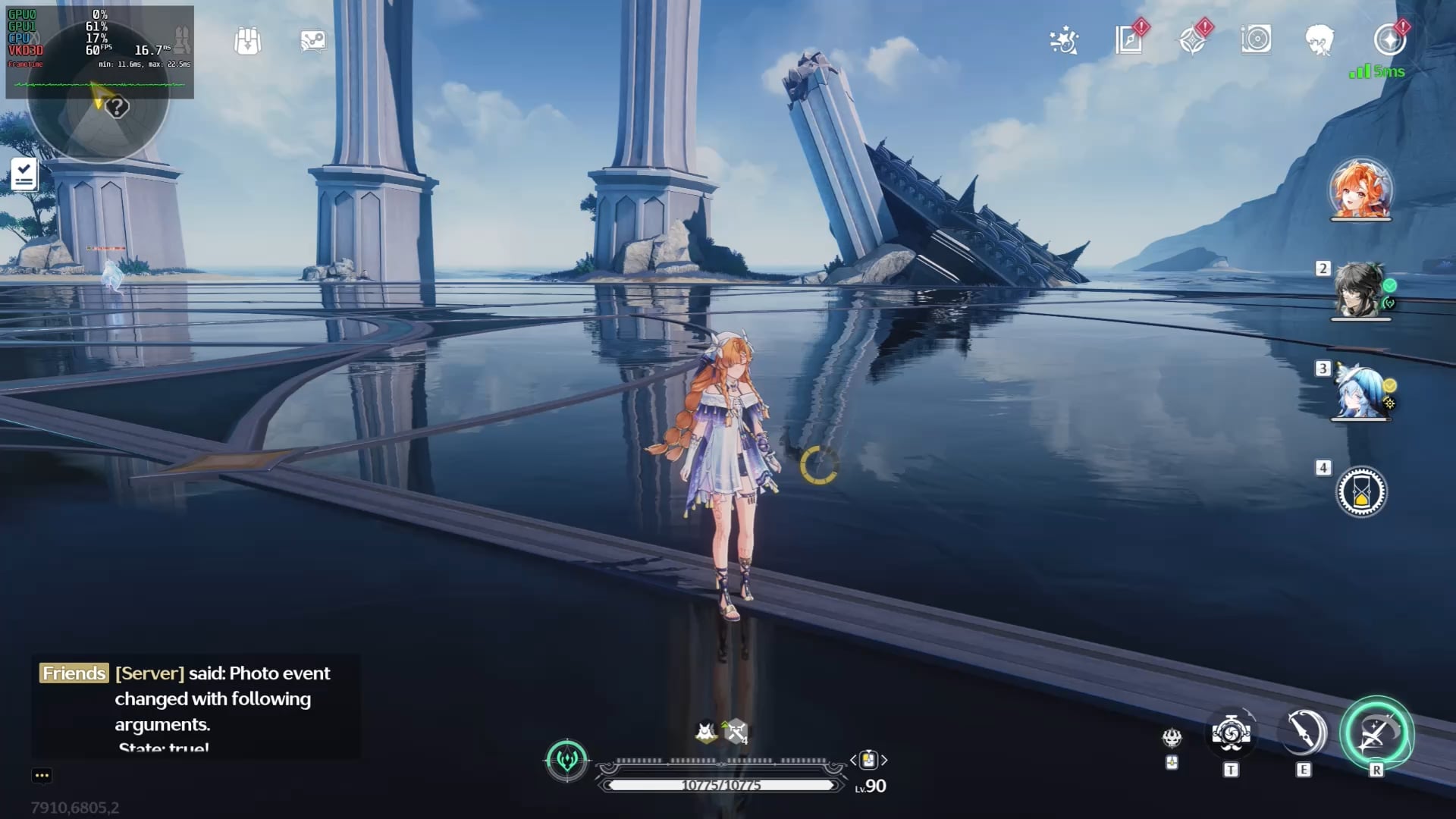The width and height of the screenshot is (1456, 819).
Task: Open the resonator character head icon
Action: tap(1319, 40)
